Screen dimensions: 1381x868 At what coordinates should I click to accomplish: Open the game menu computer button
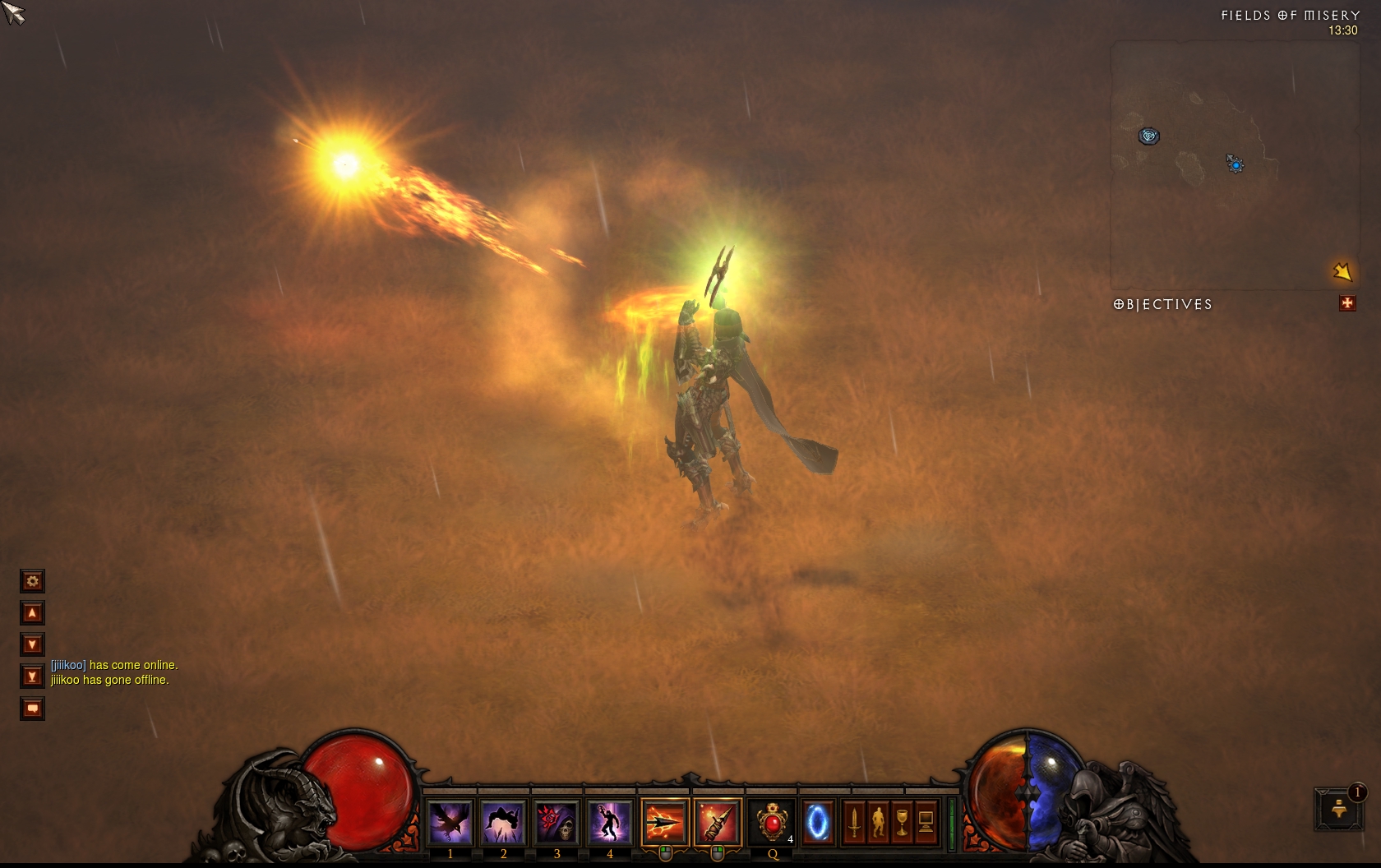[x=926, y=821]
